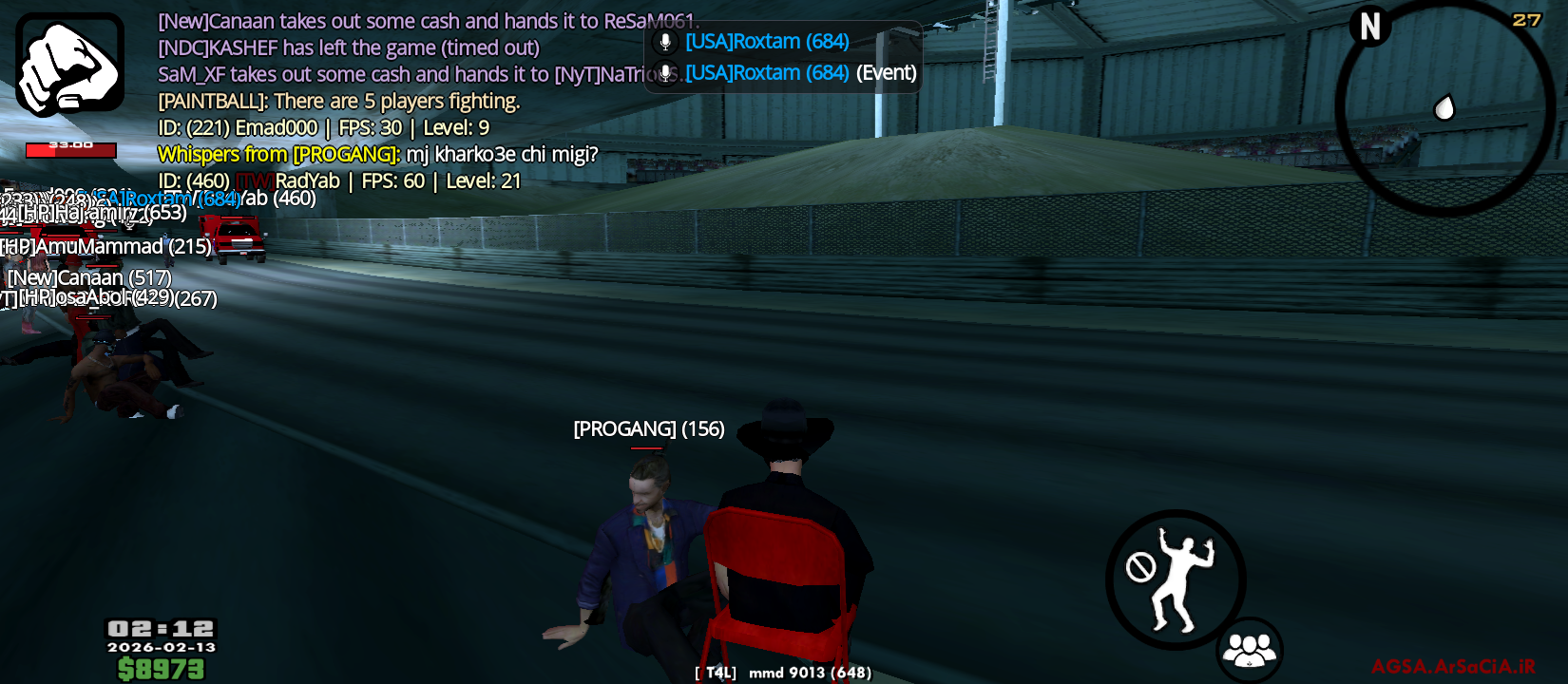Image resolution: width=1568 pixels, height=684 pixels.
Task: Select the [PROGANG] (156) player nametag
Action: (647, 428)
